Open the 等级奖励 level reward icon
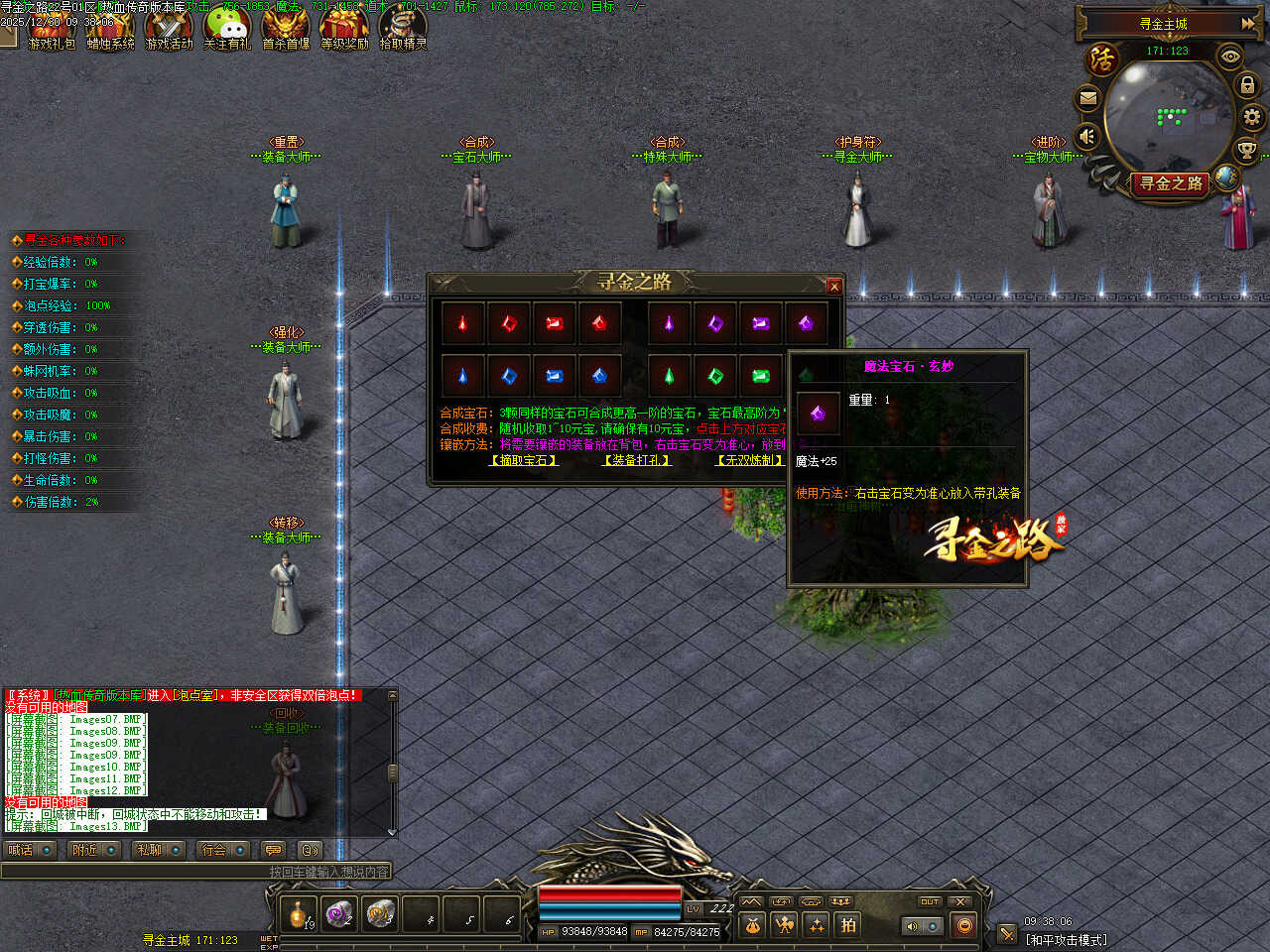 (x=344, y=28)
